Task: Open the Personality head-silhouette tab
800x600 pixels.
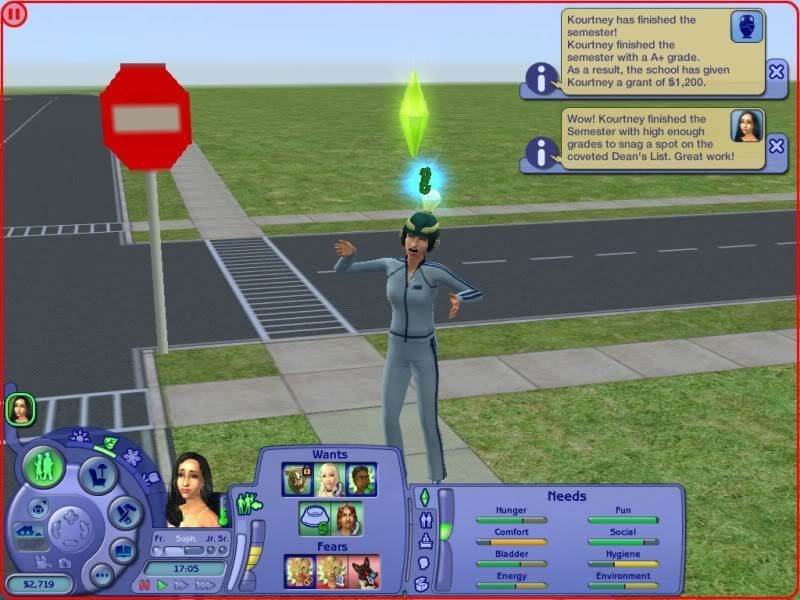Action: pos(423,562)
